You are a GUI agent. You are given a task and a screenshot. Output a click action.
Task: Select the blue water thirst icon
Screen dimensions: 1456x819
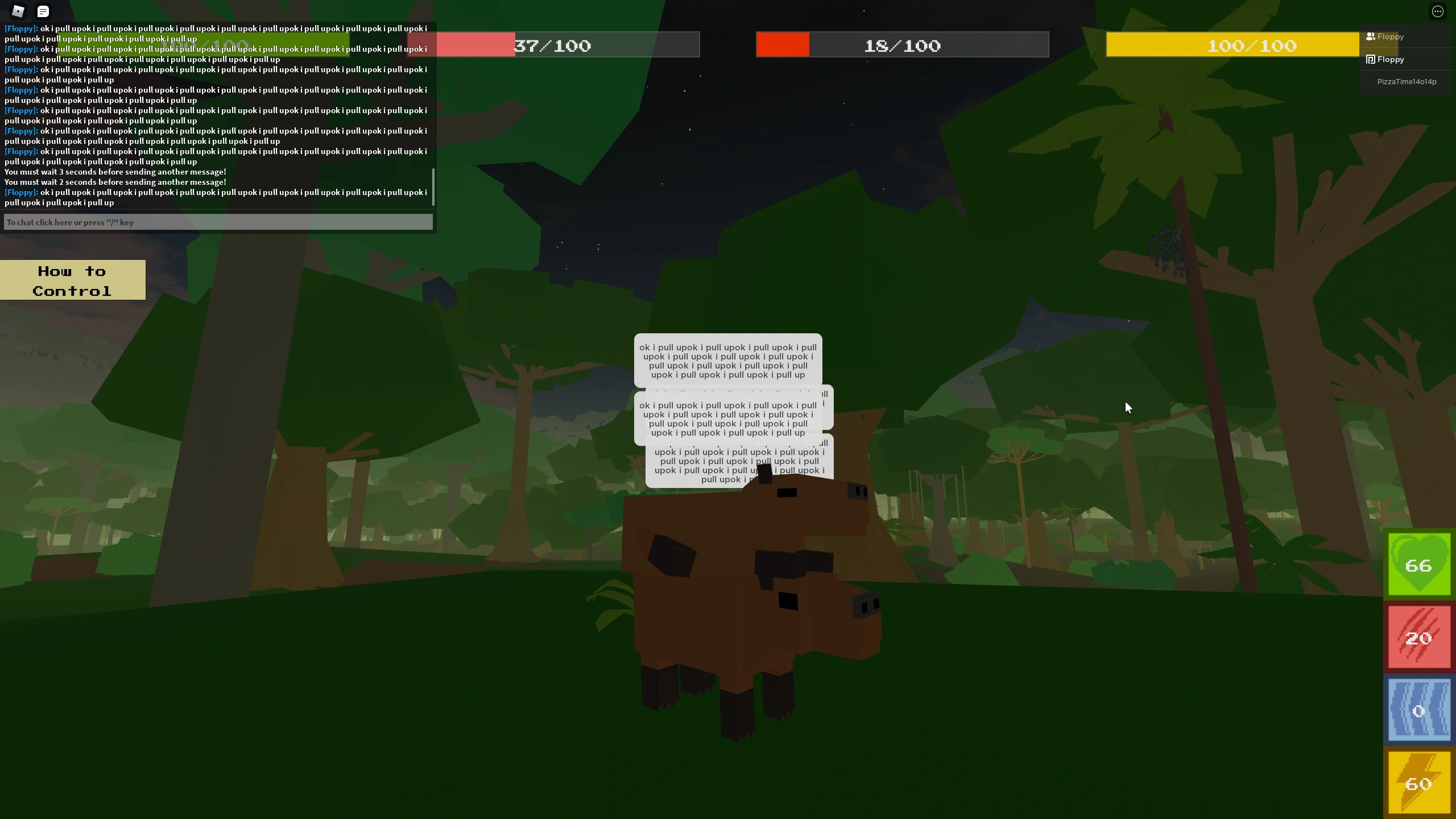1418,710
